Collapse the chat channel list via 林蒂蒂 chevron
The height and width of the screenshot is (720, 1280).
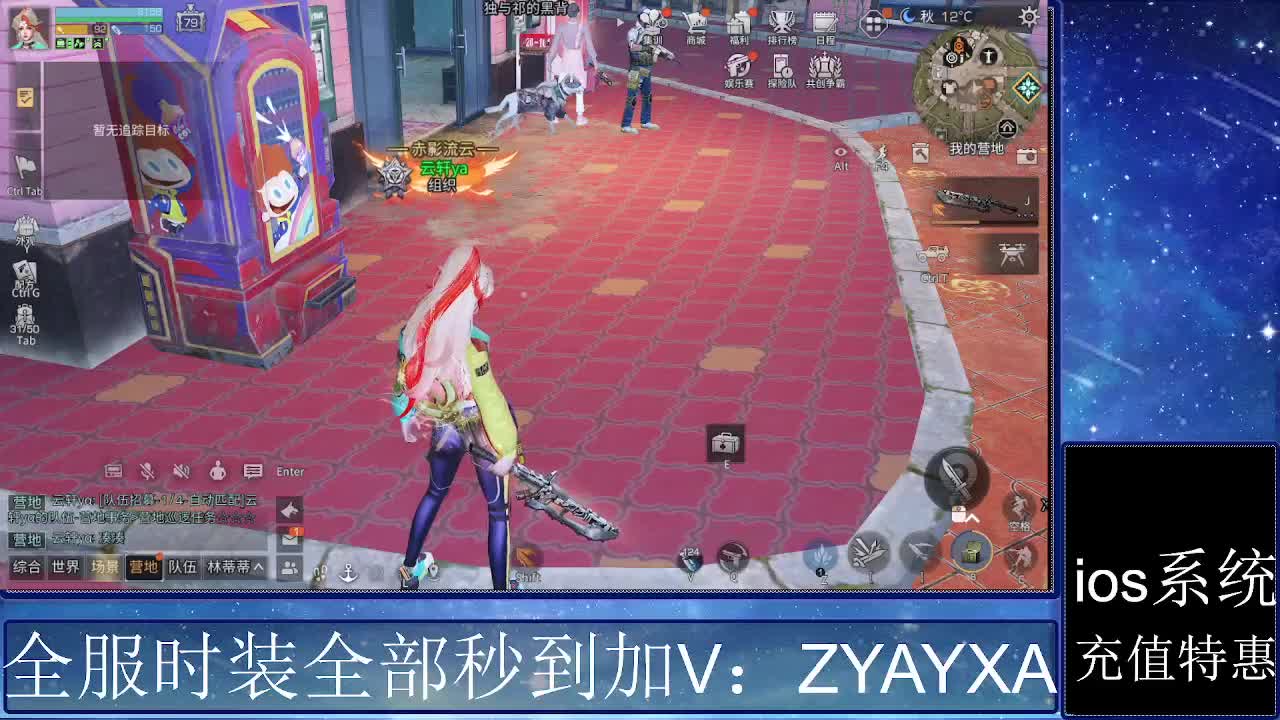[x=256, y=567]
